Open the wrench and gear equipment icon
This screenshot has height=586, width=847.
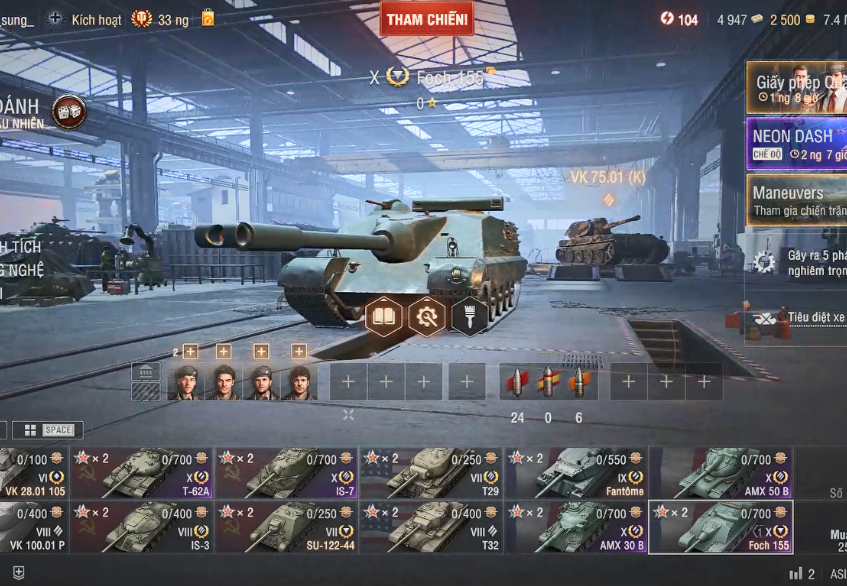427,317
